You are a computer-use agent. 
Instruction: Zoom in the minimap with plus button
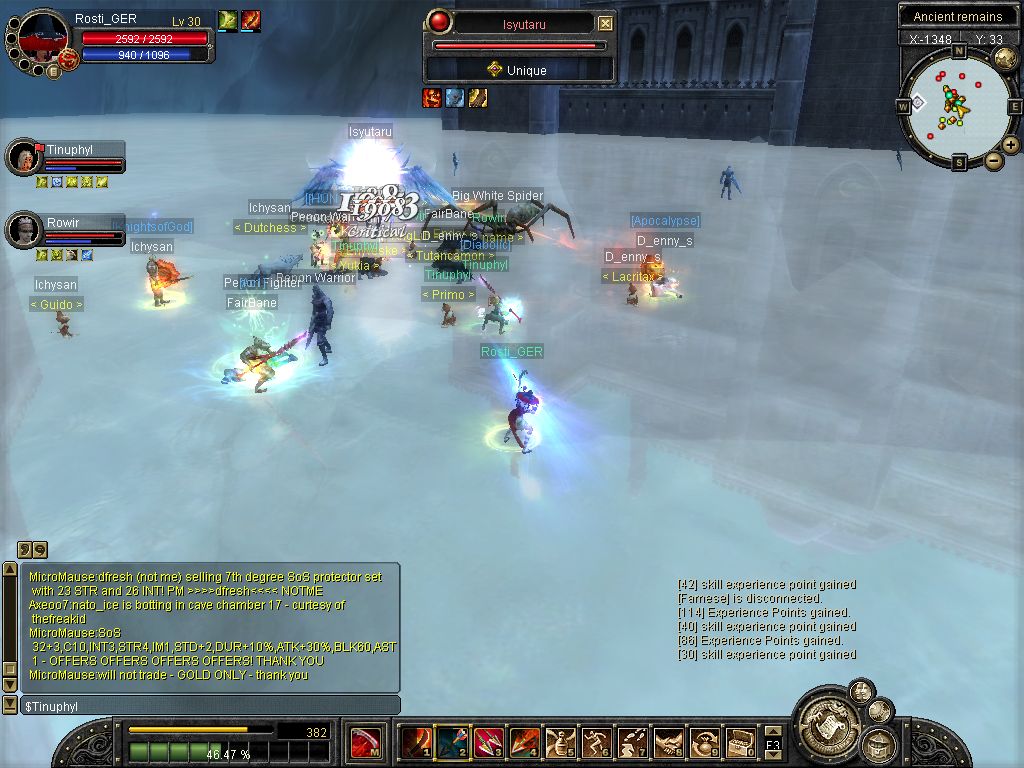pyautogui.click(x=1011, y=145)
